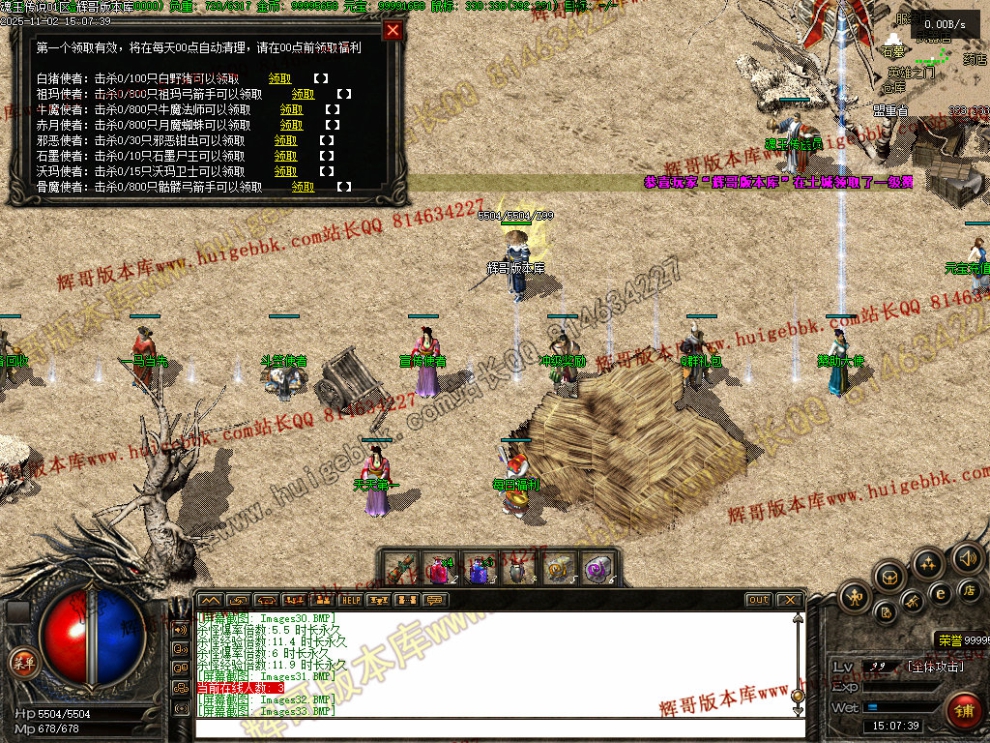Click the 'out' button above chat
Viewport: 990px width, 743px height.
758,600
